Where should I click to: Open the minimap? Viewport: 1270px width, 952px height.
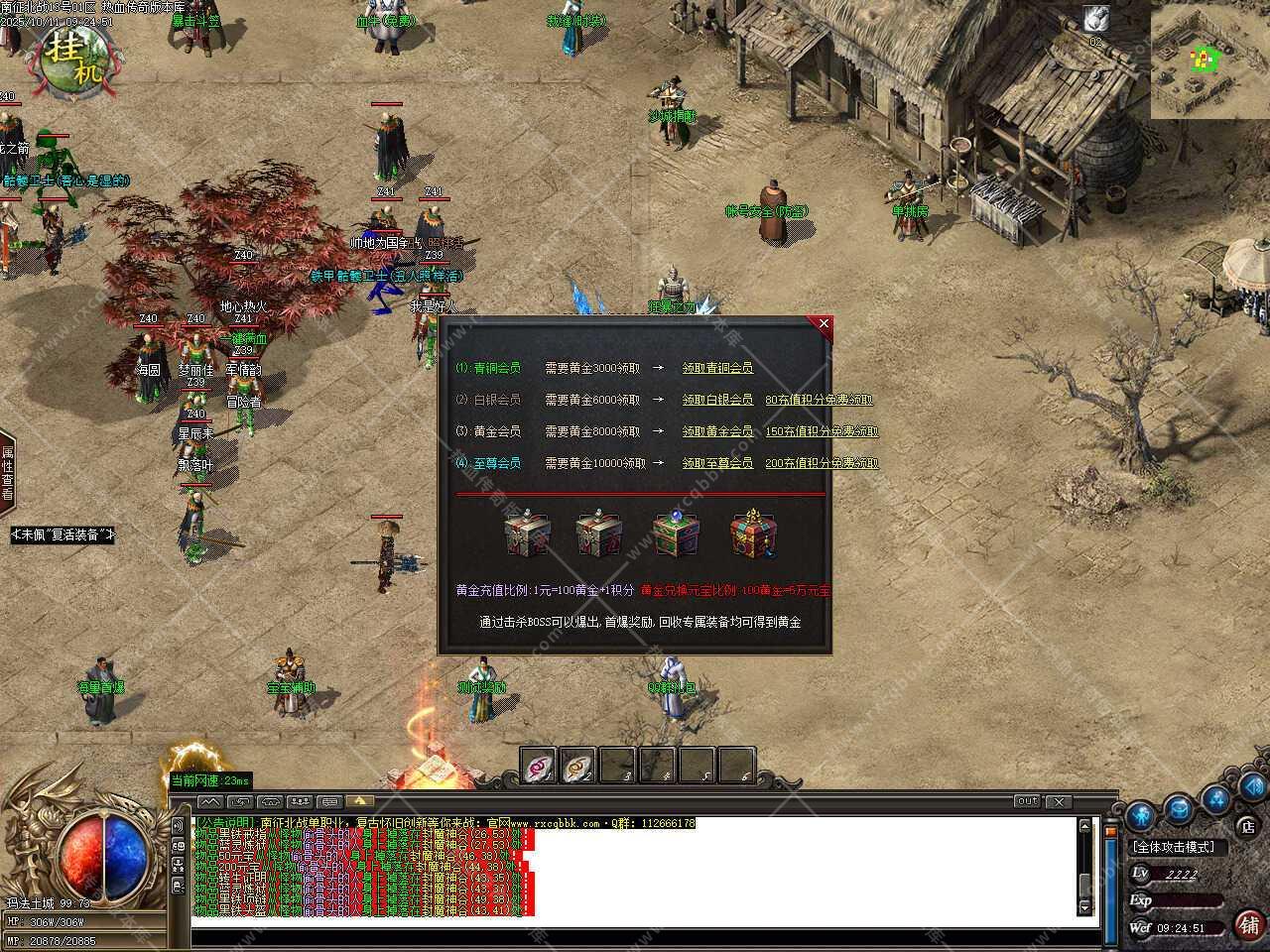[x=1209, y=59]
